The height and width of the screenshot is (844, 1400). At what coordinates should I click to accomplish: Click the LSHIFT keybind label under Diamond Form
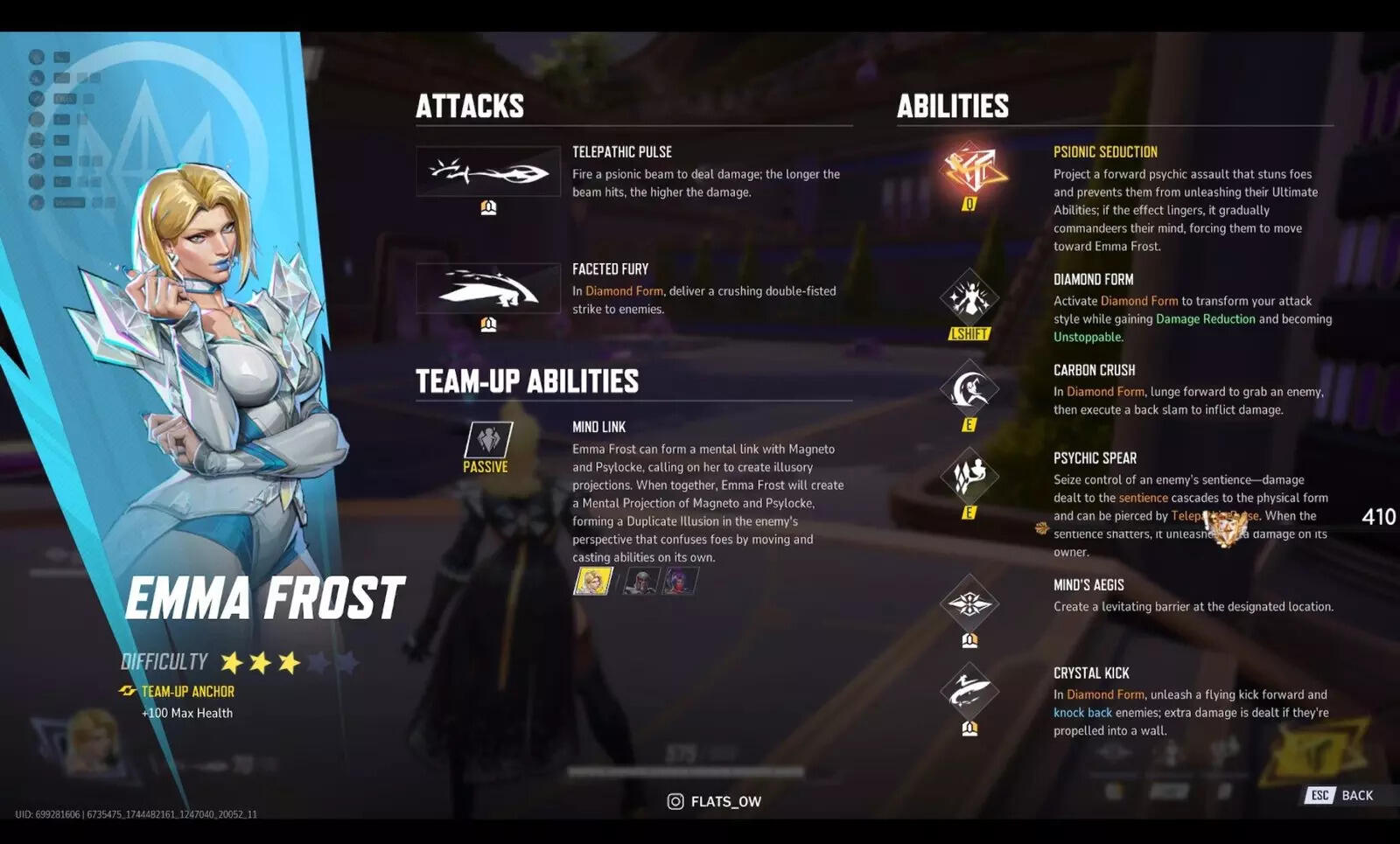point(971,332)
